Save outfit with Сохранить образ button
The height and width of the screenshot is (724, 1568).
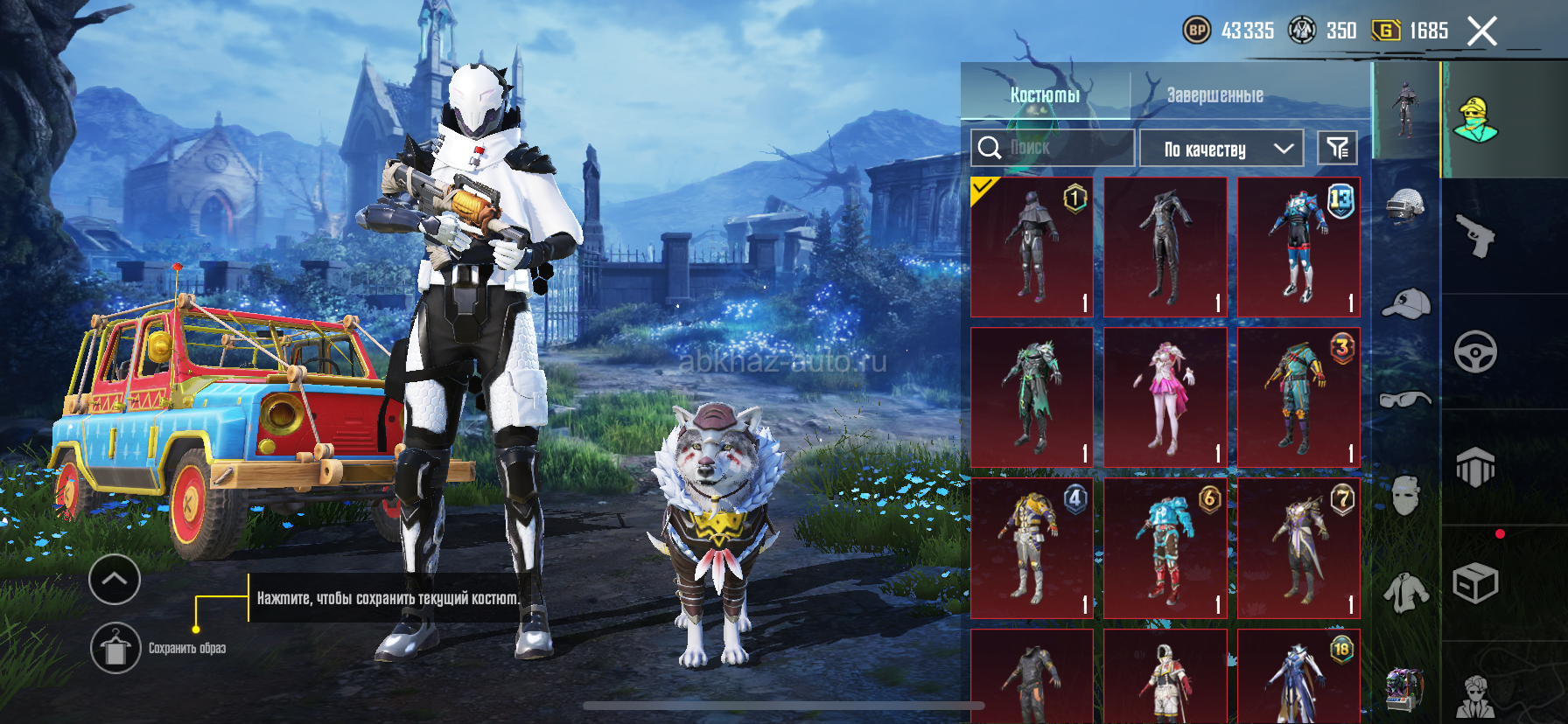click(x=115, y=648)
